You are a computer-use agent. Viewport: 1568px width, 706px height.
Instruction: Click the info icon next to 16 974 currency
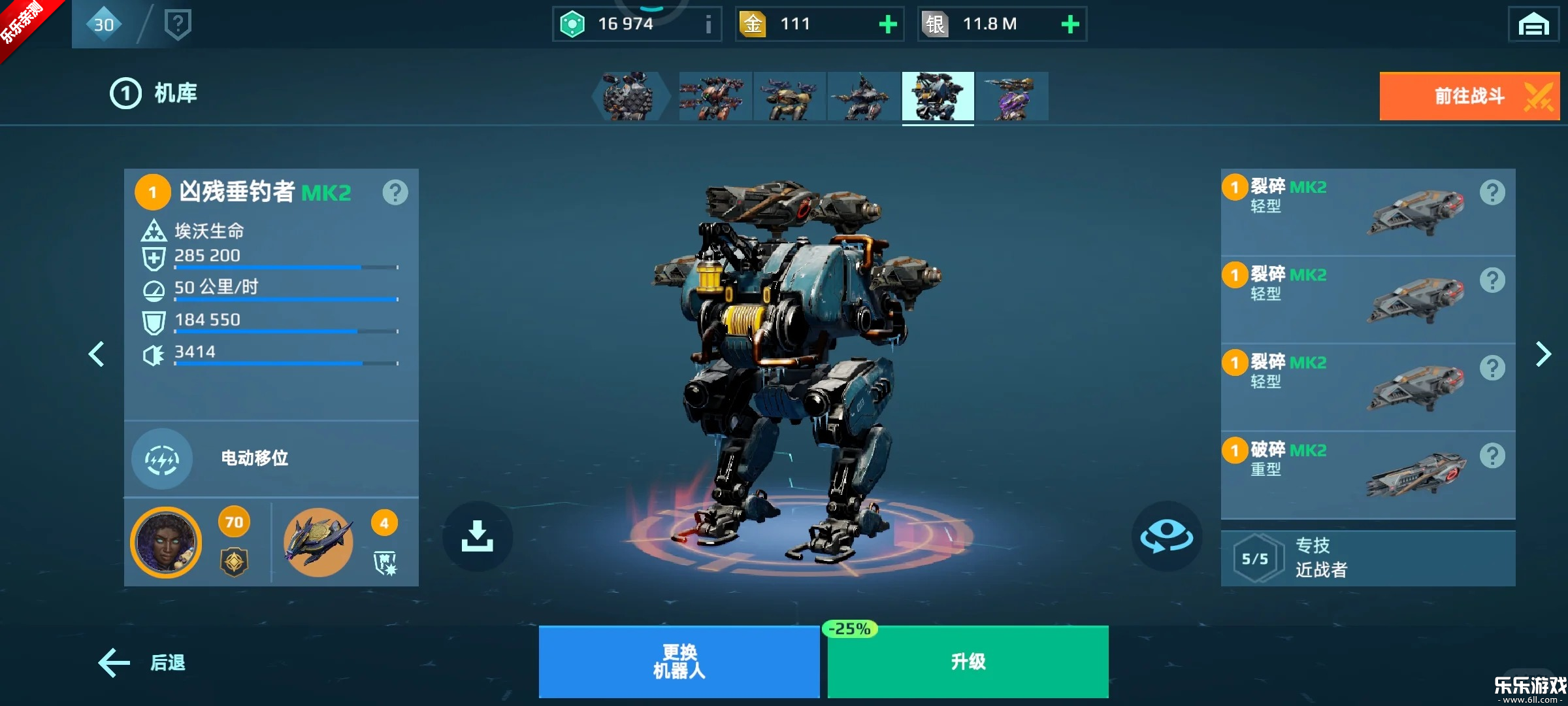707,24
